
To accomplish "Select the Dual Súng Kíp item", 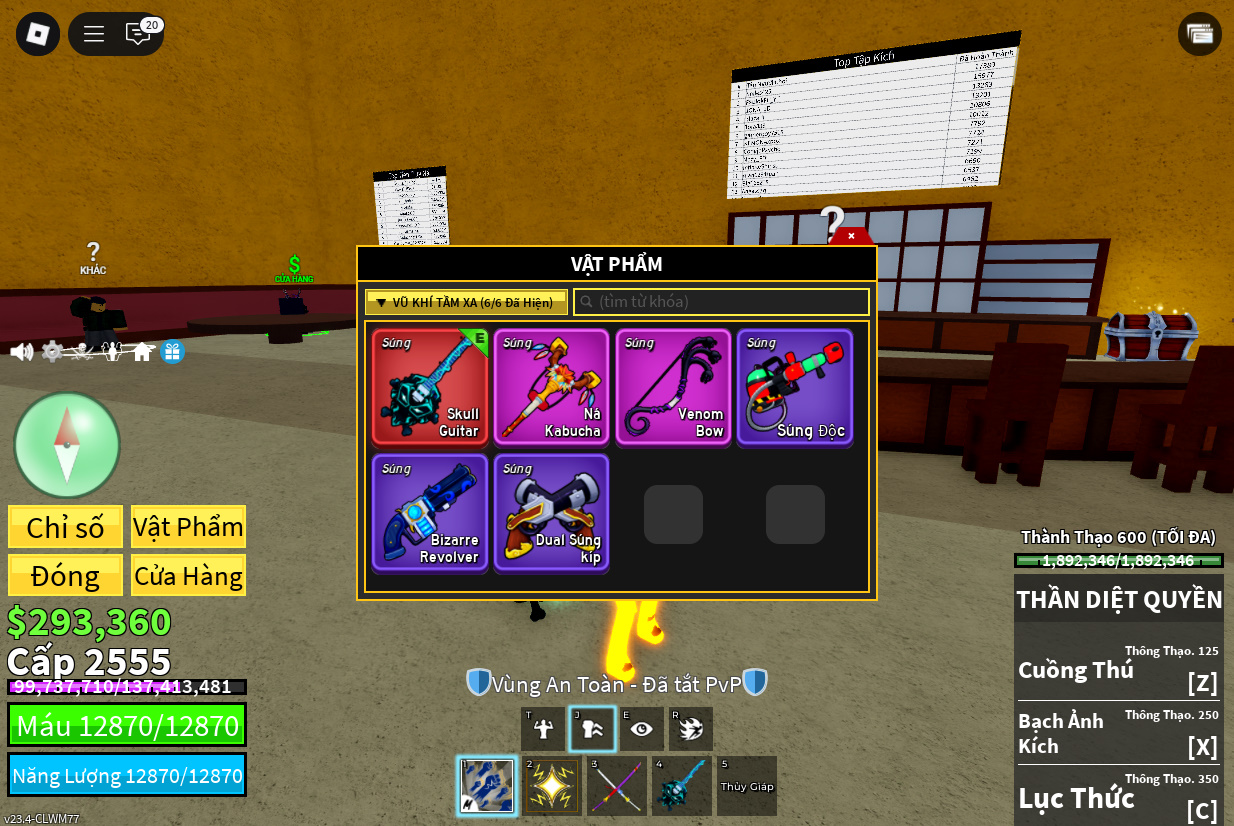I will 551,512.
